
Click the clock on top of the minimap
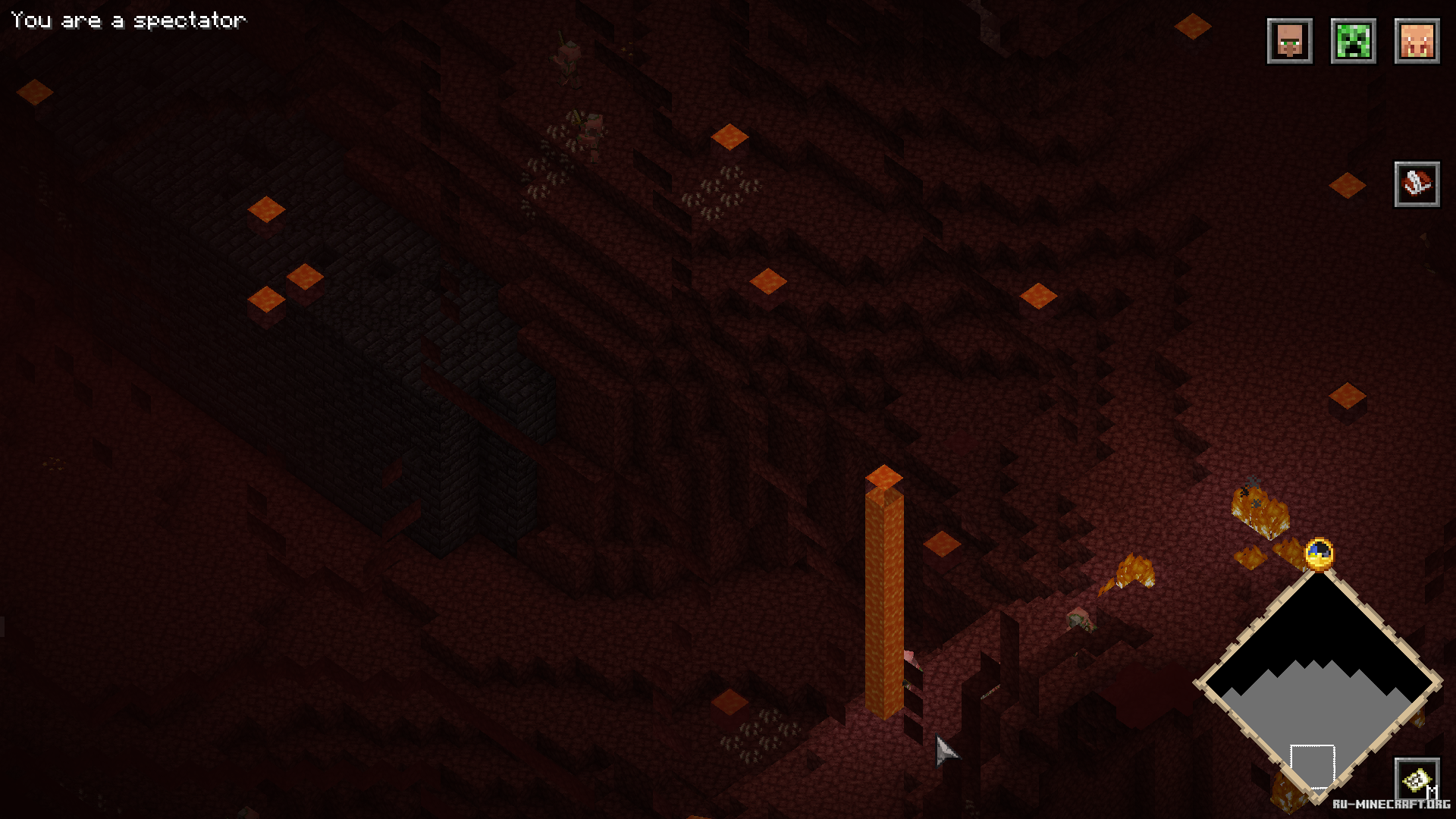pos(1319,554)
